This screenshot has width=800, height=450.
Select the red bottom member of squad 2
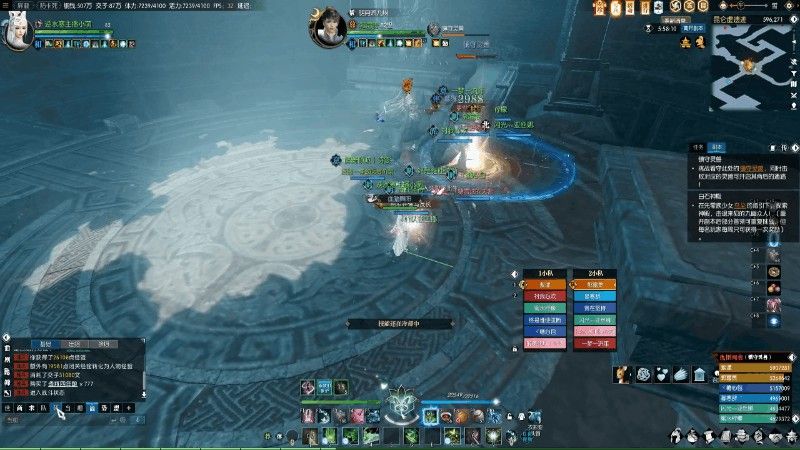(x=593, y=344)
